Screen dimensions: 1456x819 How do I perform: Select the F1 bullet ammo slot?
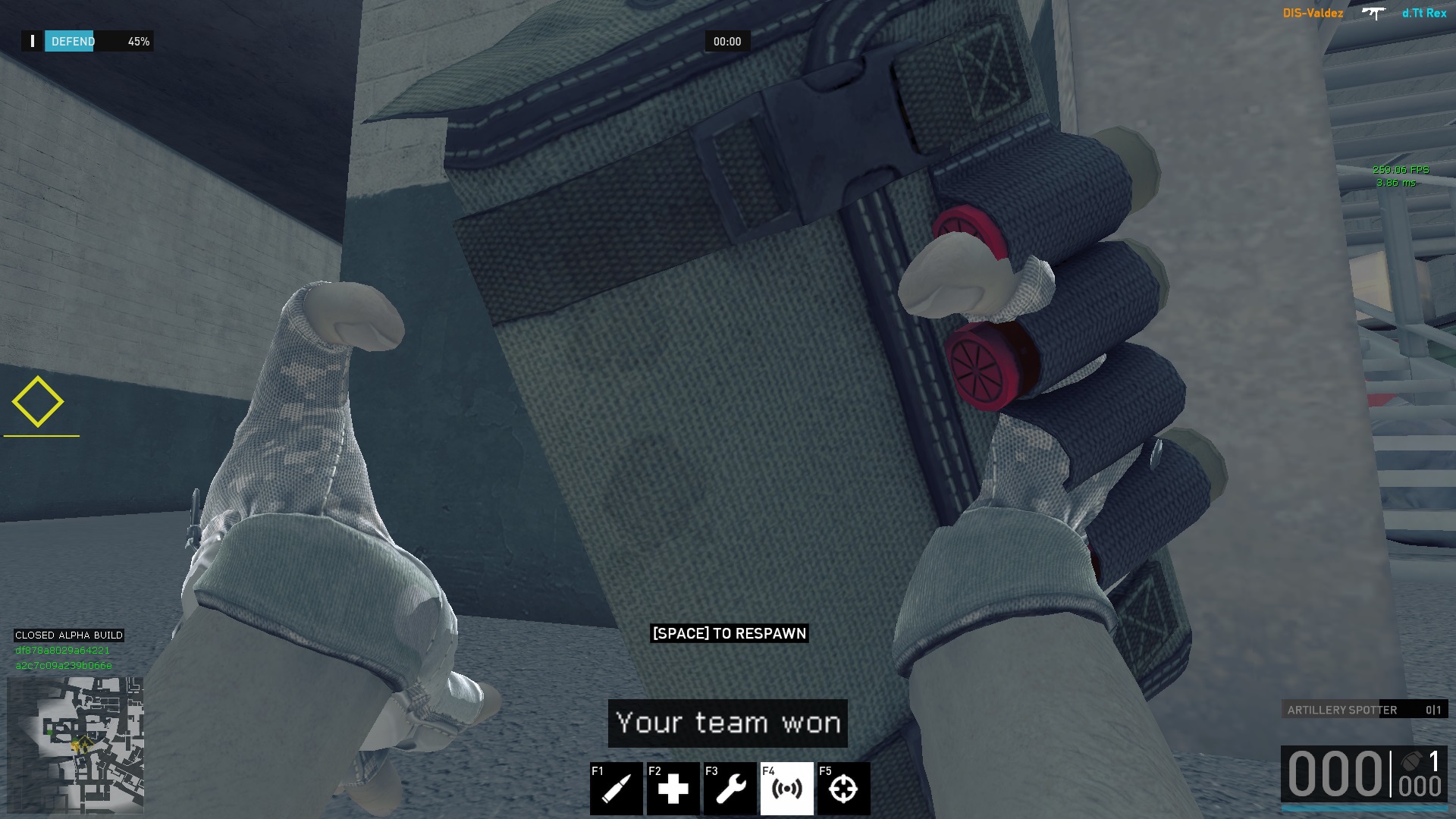[x=616, y=789]
